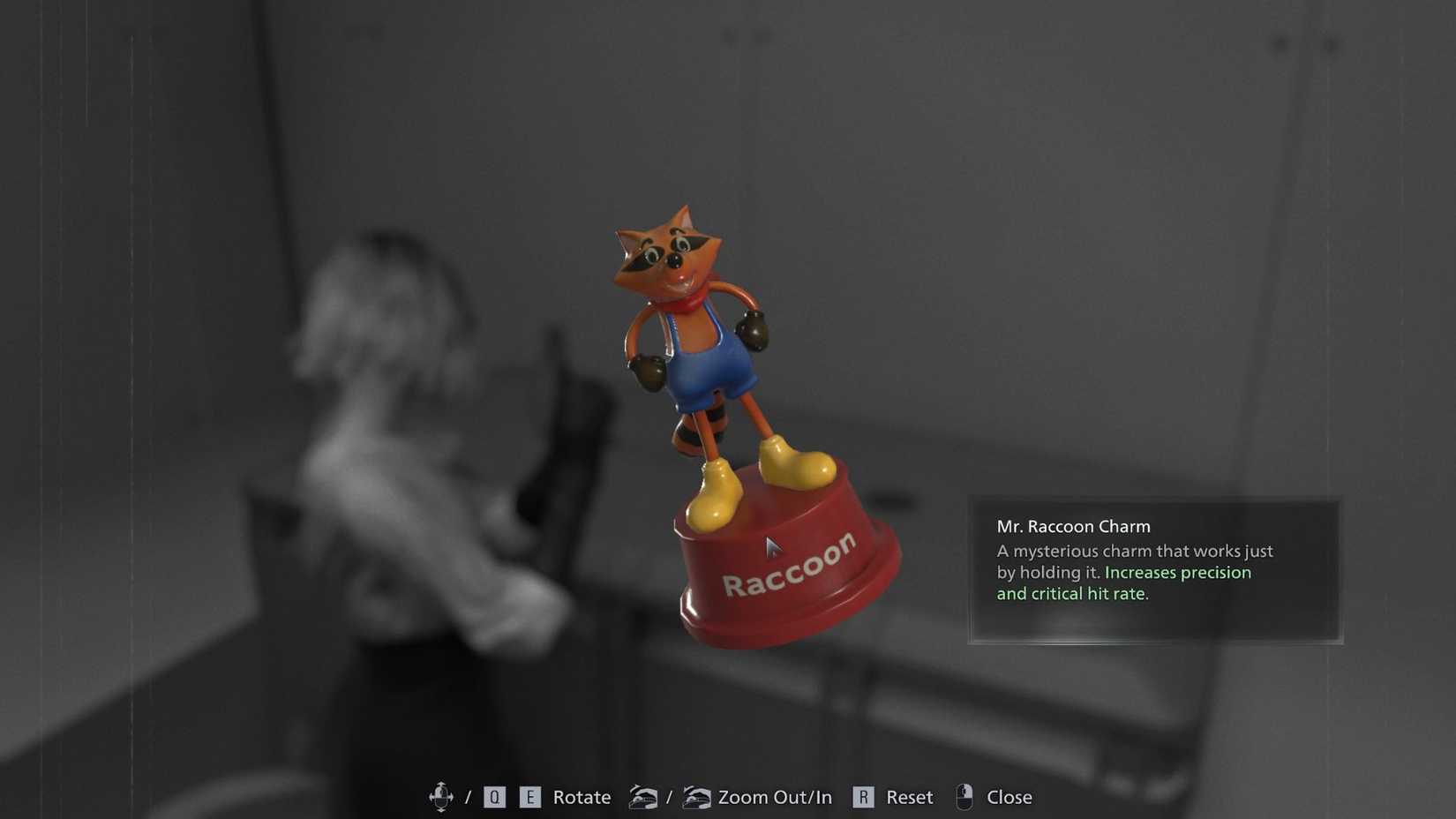Select the E key rotate prompt
The image size is (1456, 819).
pos(530,796)
